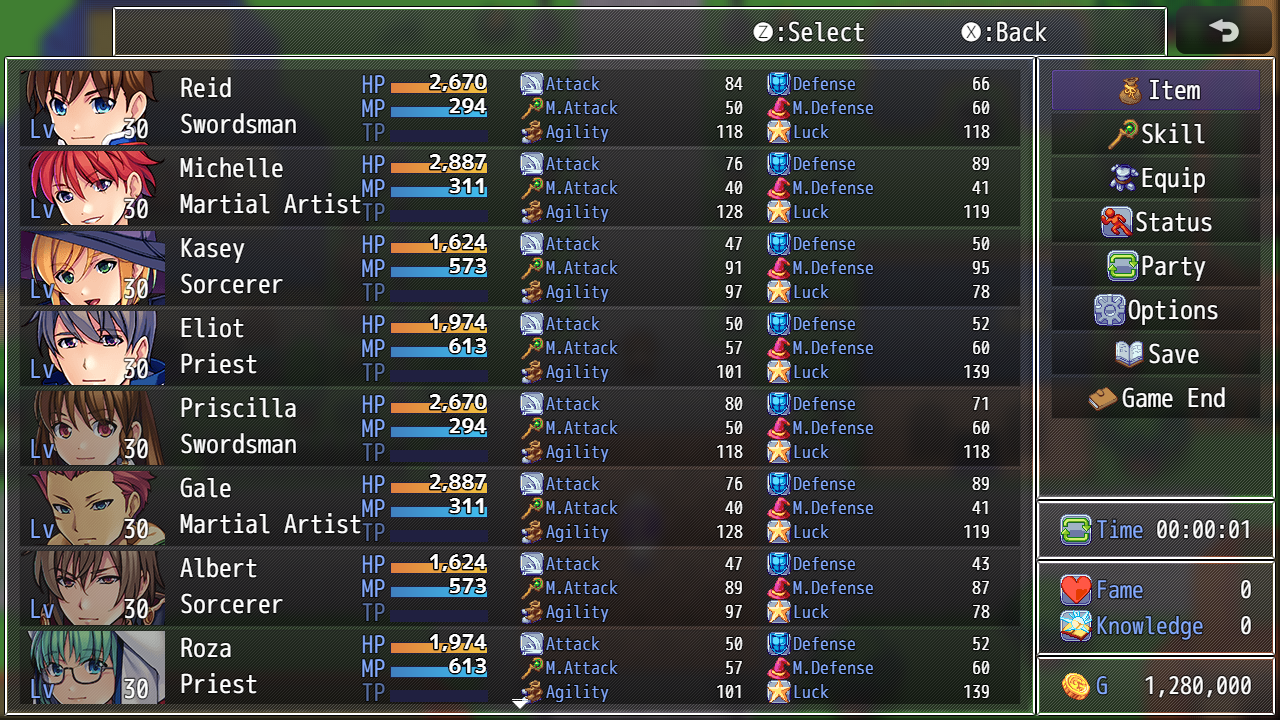Choose Albert the Sorcerer
Image resolution: width=1280 pixels, height=720 pixels.
520,587
